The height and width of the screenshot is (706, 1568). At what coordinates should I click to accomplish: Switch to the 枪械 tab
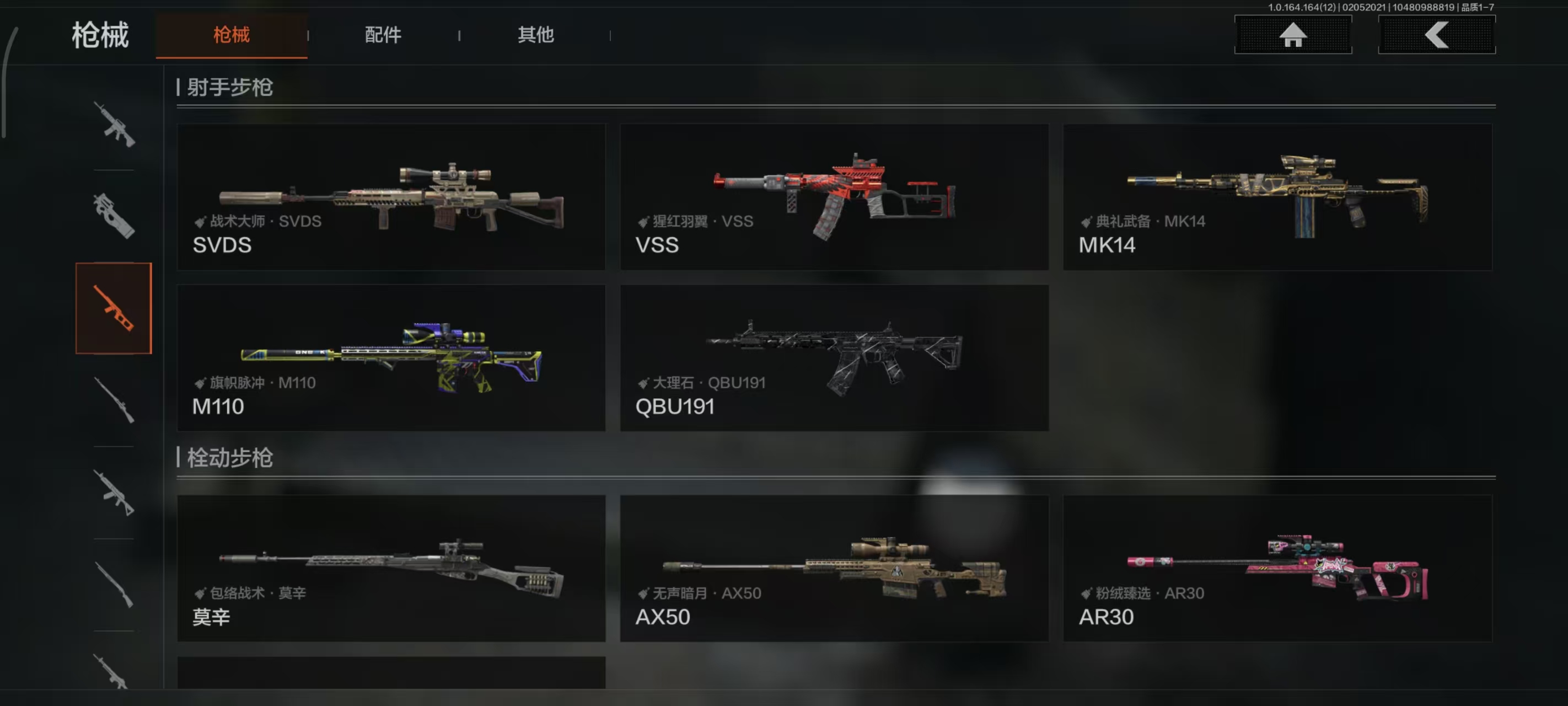pos(232,35)
